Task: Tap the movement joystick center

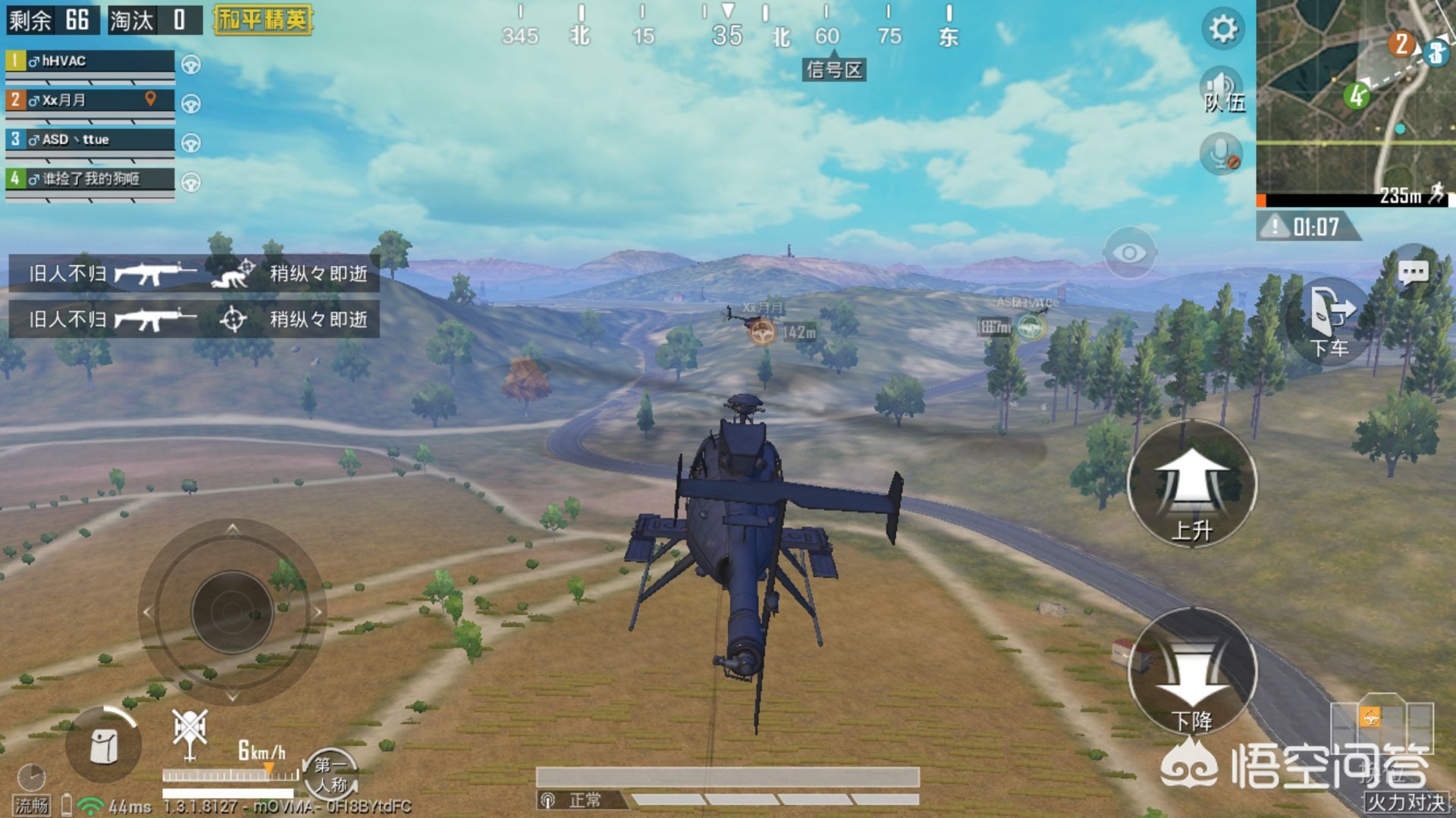Action: click(x=231, y=611)
